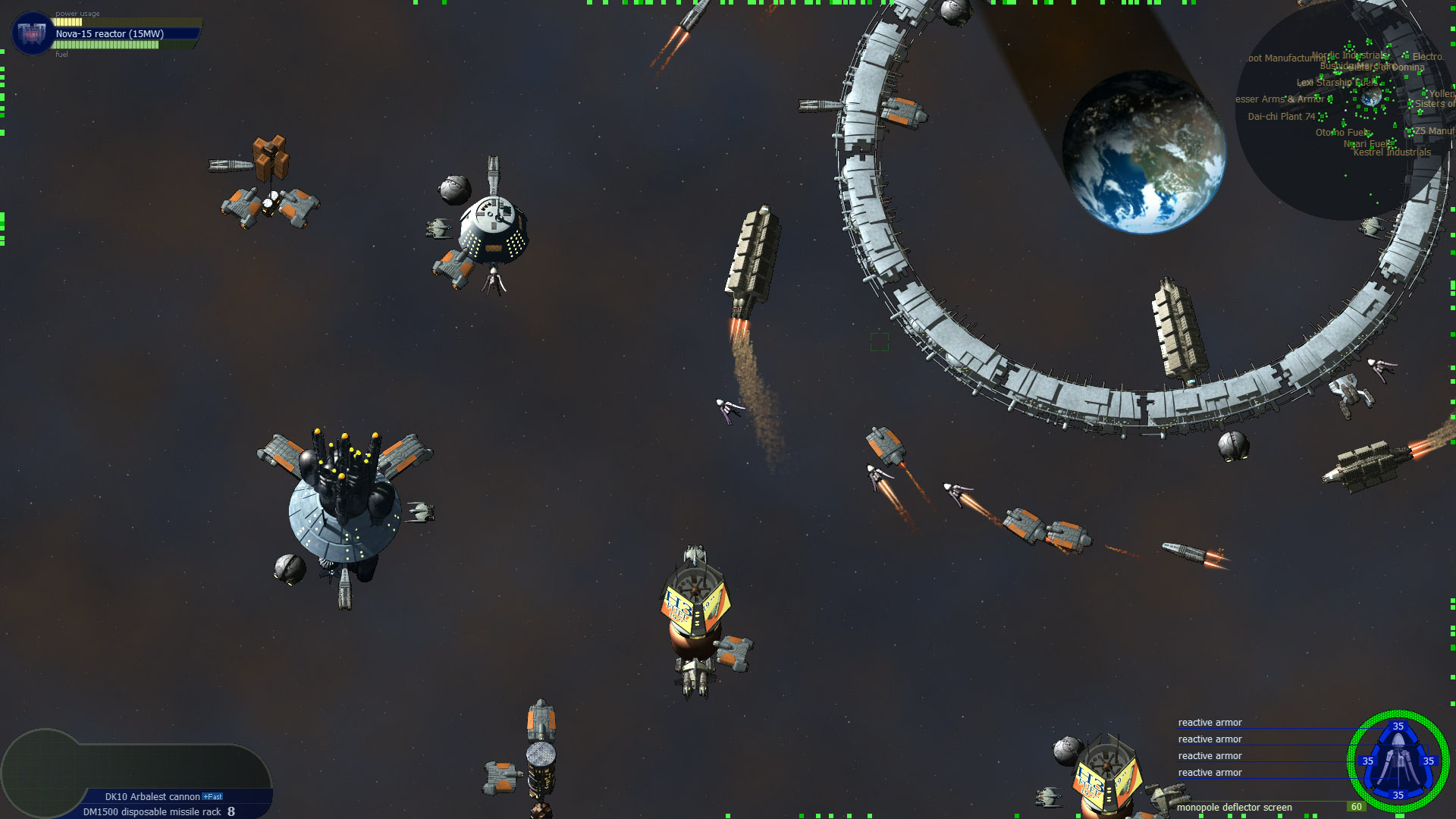The height and width of the screenshot is (819, 1456).
Task: Click the +Fast enhancement badge on the DK10 cannon
Action: 212,797
